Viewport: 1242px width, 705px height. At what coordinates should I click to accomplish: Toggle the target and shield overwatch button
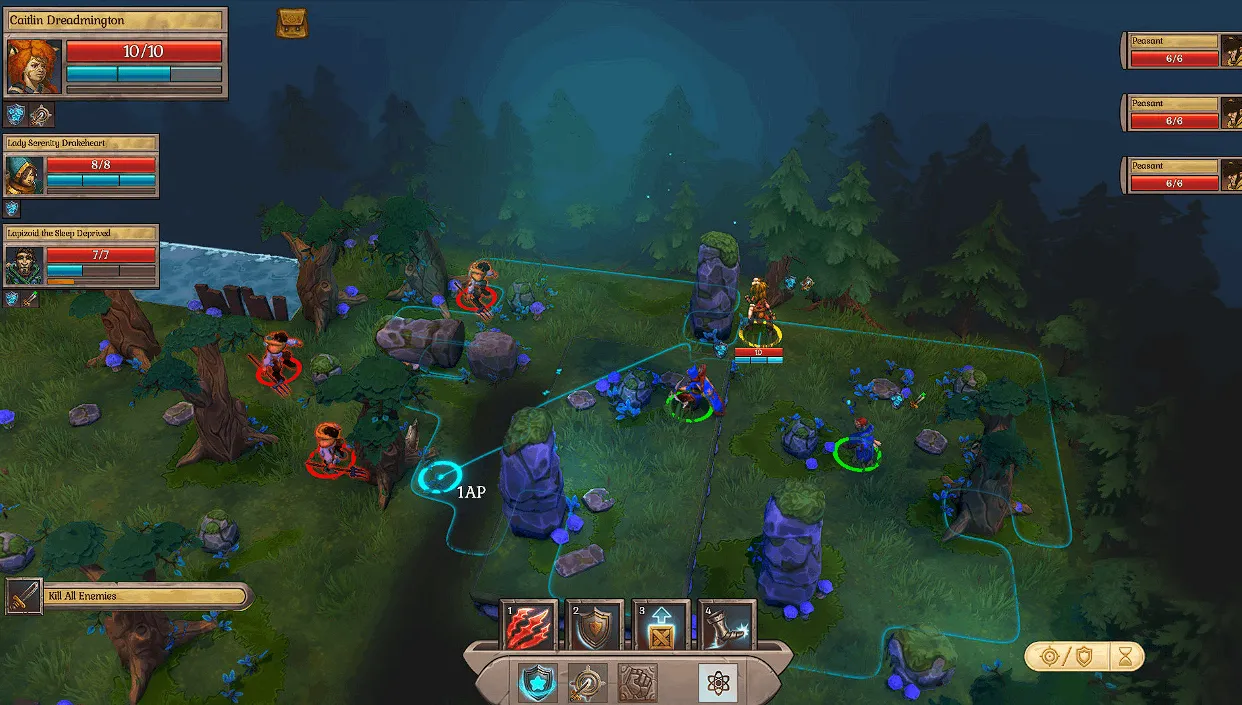[x=1066, y=656]
